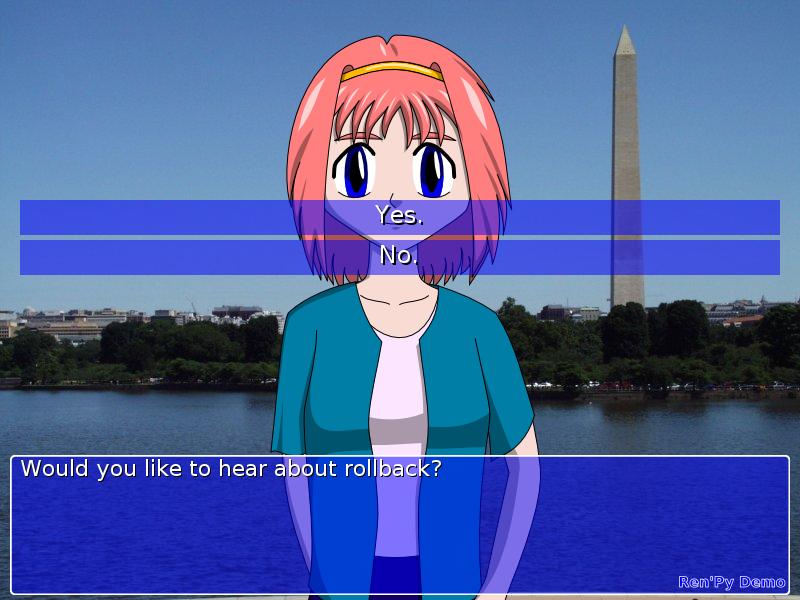
Task: Choose the "Yes." dialogue option
Action: 400,216
